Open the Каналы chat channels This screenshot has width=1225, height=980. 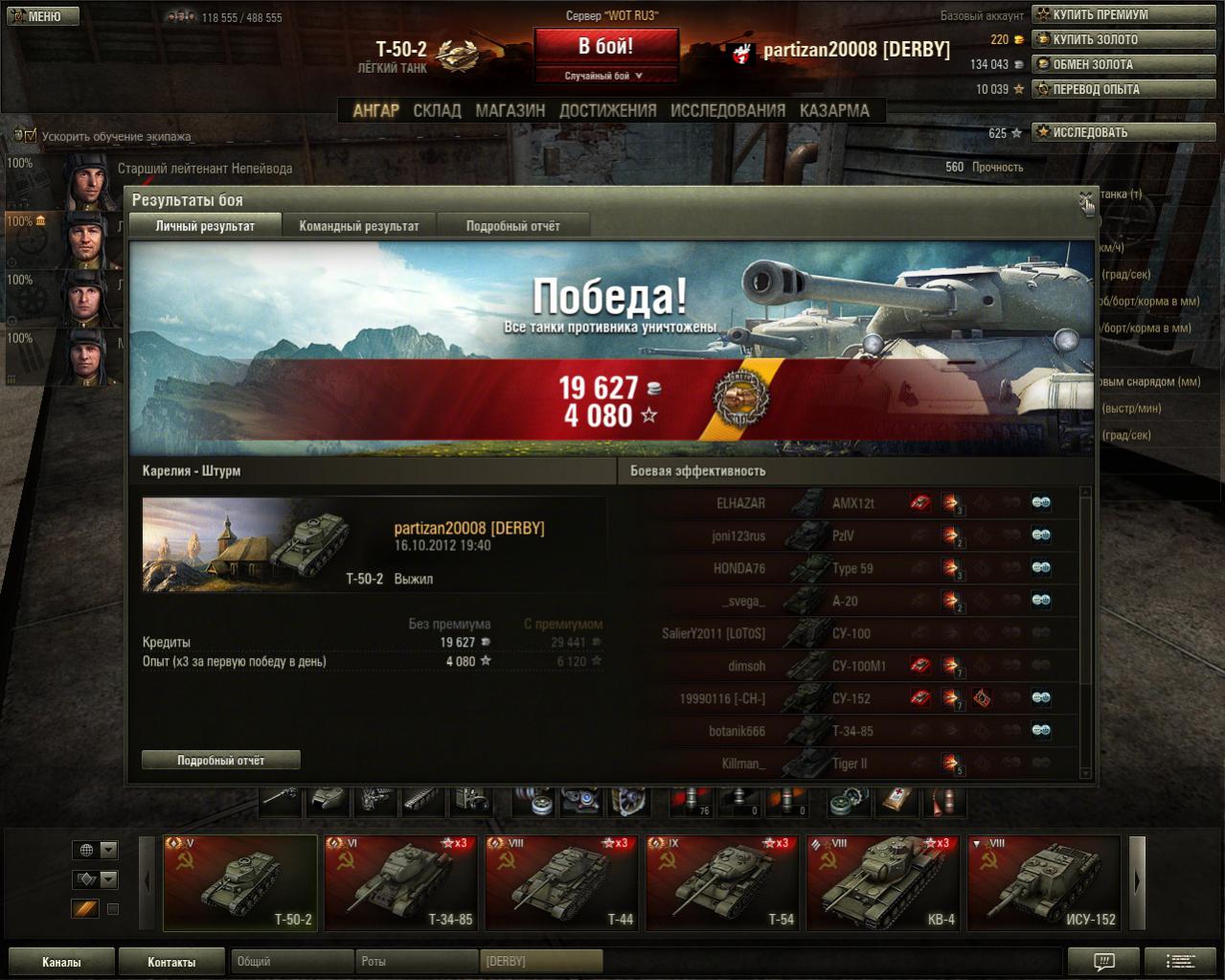click(x=61, y=962)
